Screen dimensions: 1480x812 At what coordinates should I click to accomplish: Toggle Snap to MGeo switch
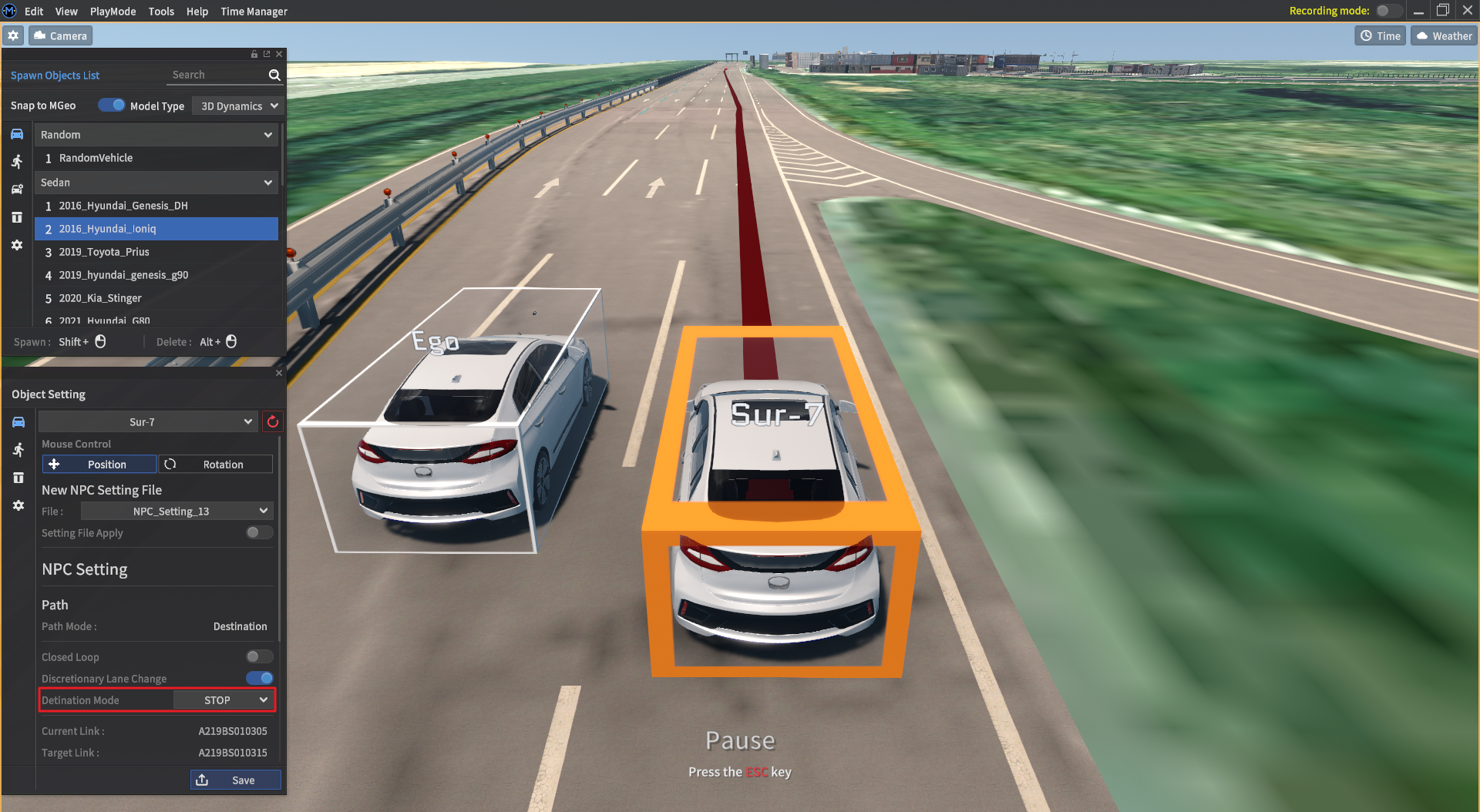(111, 106)
